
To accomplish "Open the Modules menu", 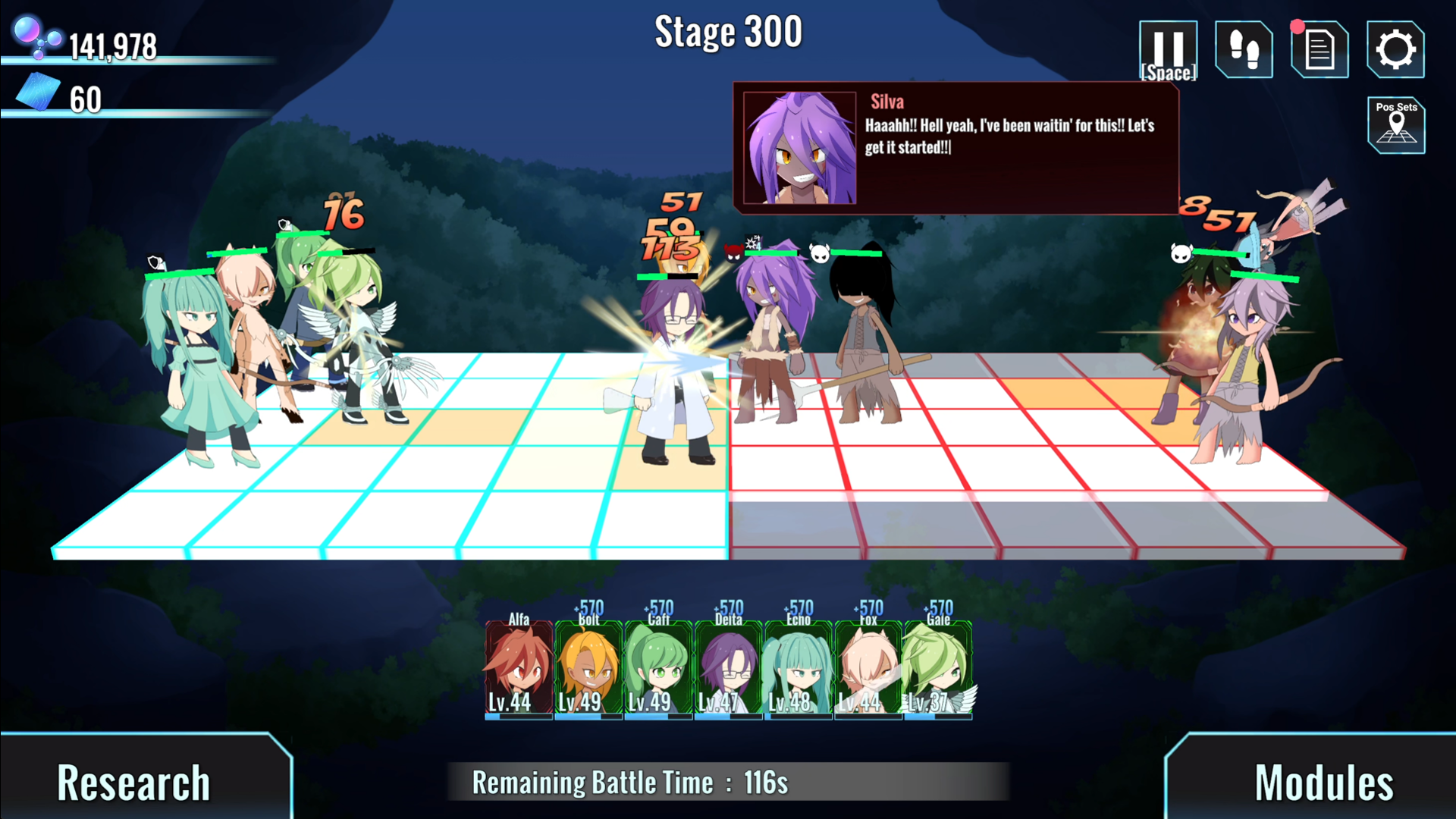I will coord(1323,781).
